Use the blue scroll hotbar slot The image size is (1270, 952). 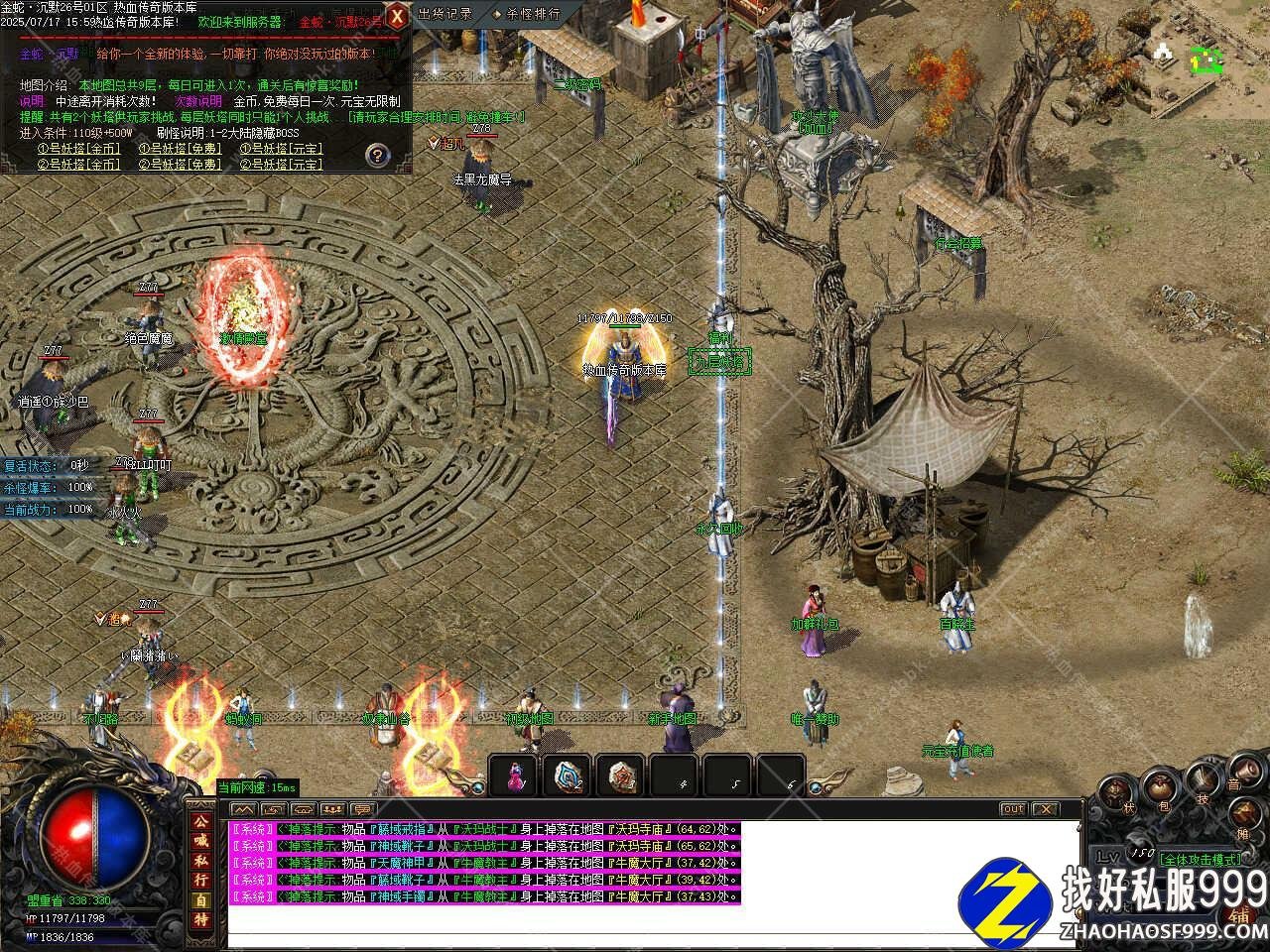(x=569, y=776)
